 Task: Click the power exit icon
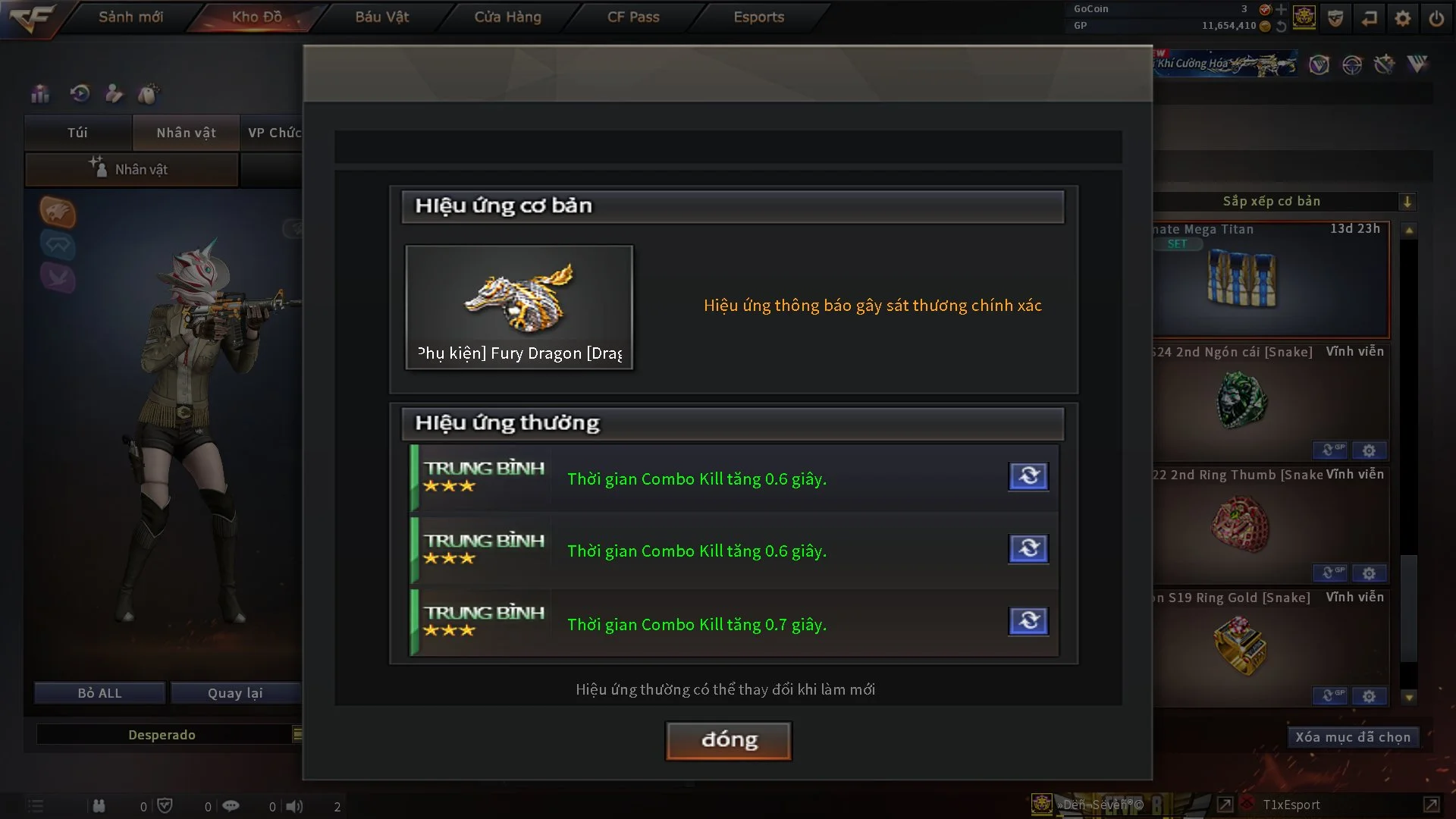tap(1436, 17)
